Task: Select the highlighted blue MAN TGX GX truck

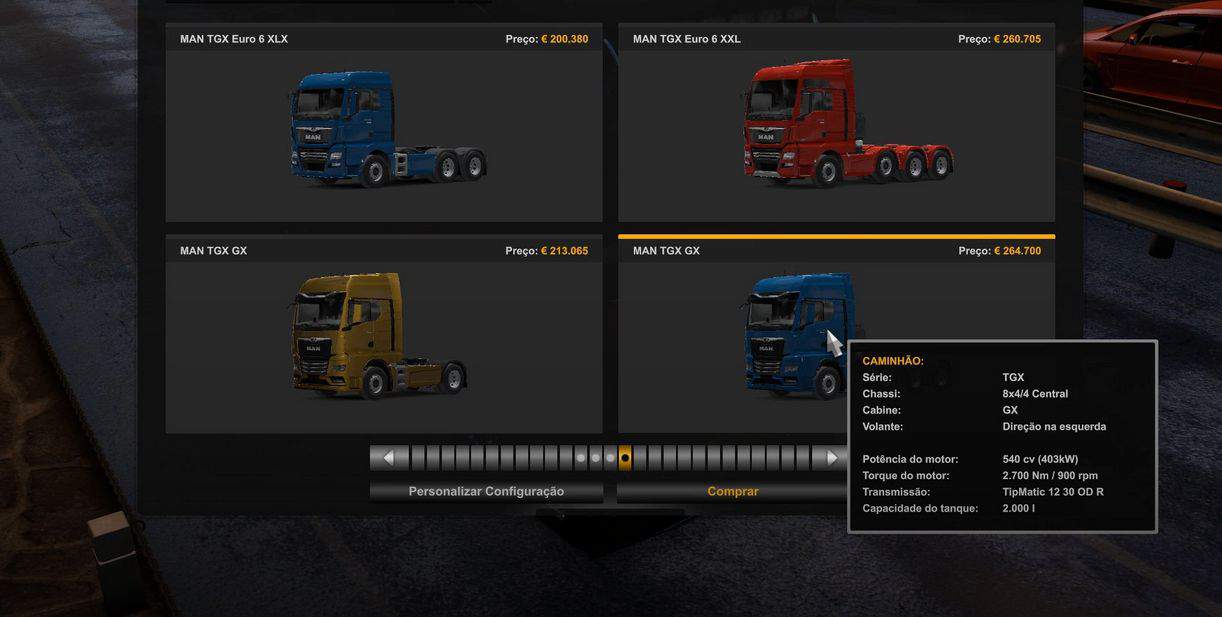Action: (x=790, y=335)
